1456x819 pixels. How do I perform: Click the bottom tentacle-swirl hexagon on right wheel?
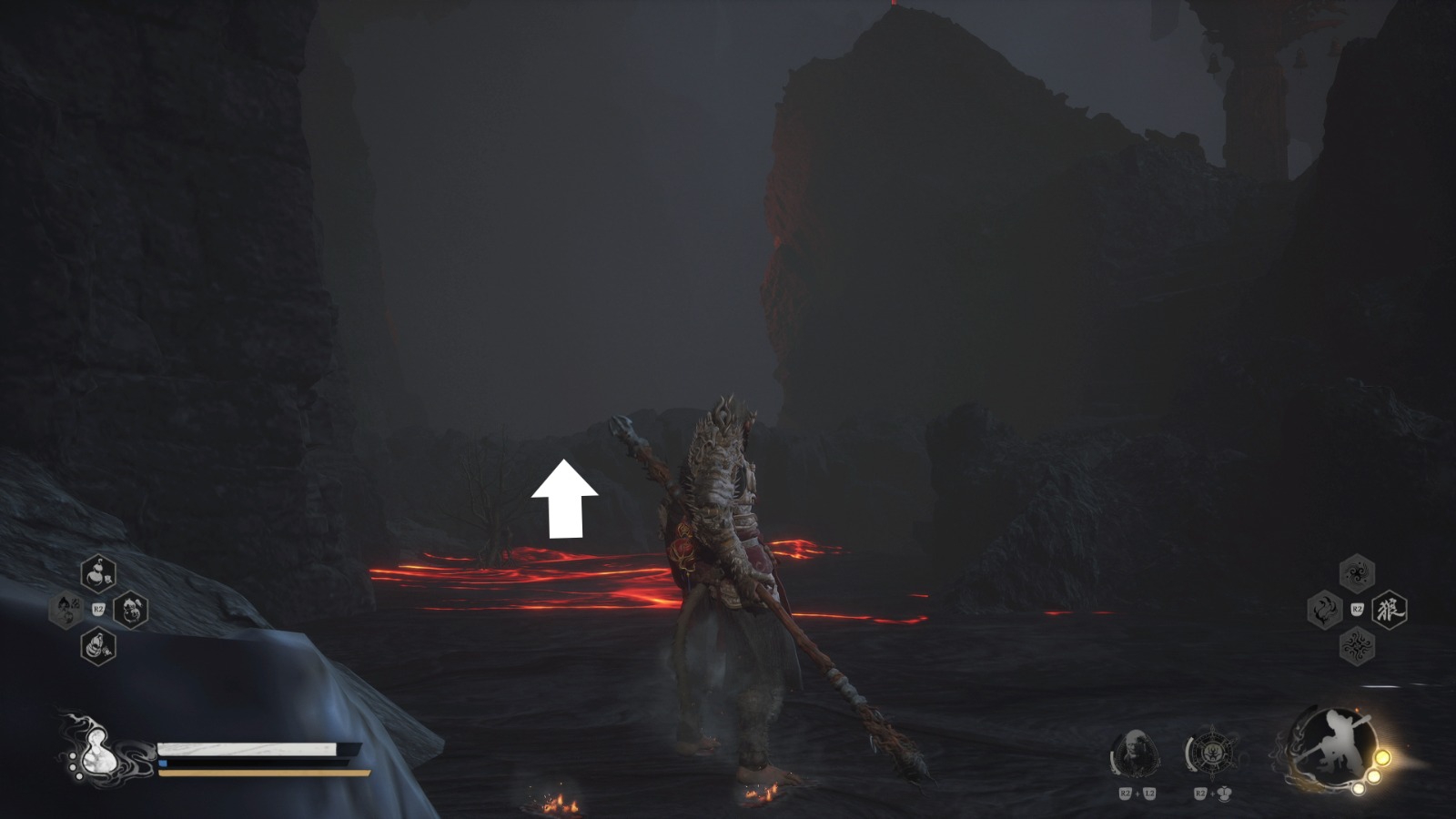pyautogui.click(x=1356, y=644)
